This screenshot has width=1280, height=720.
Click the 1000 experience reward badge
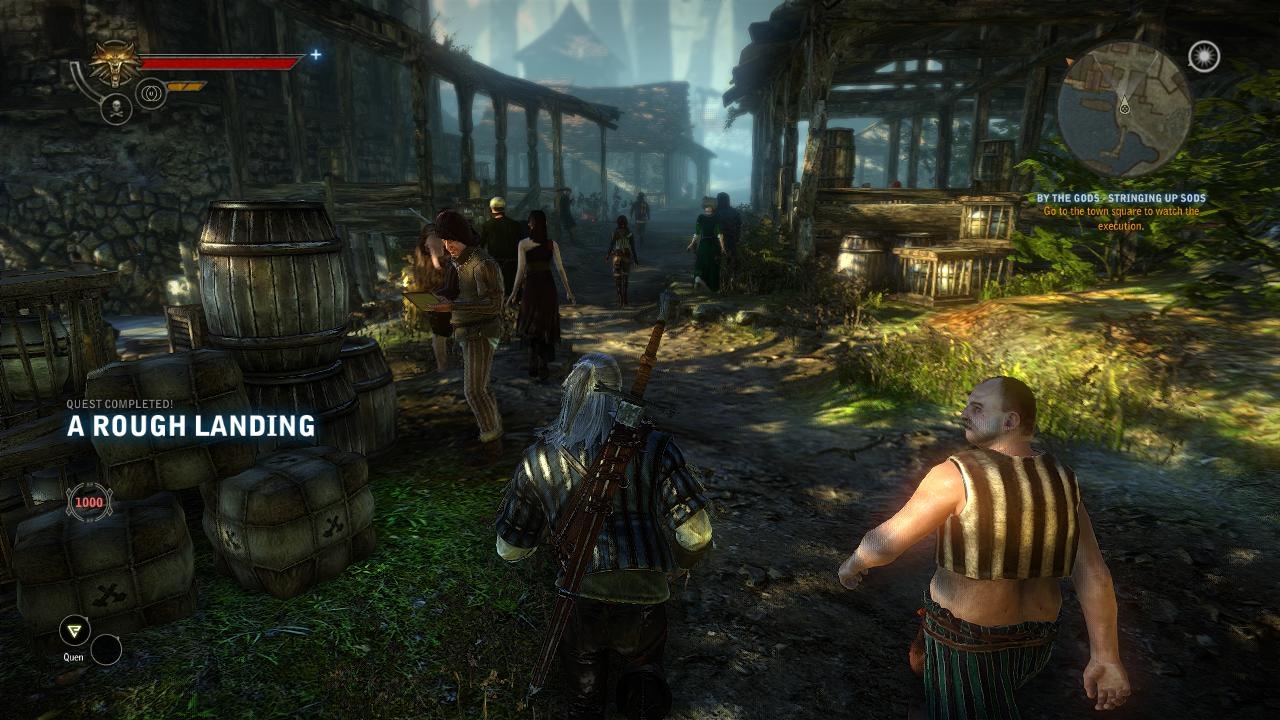point(89,501)
